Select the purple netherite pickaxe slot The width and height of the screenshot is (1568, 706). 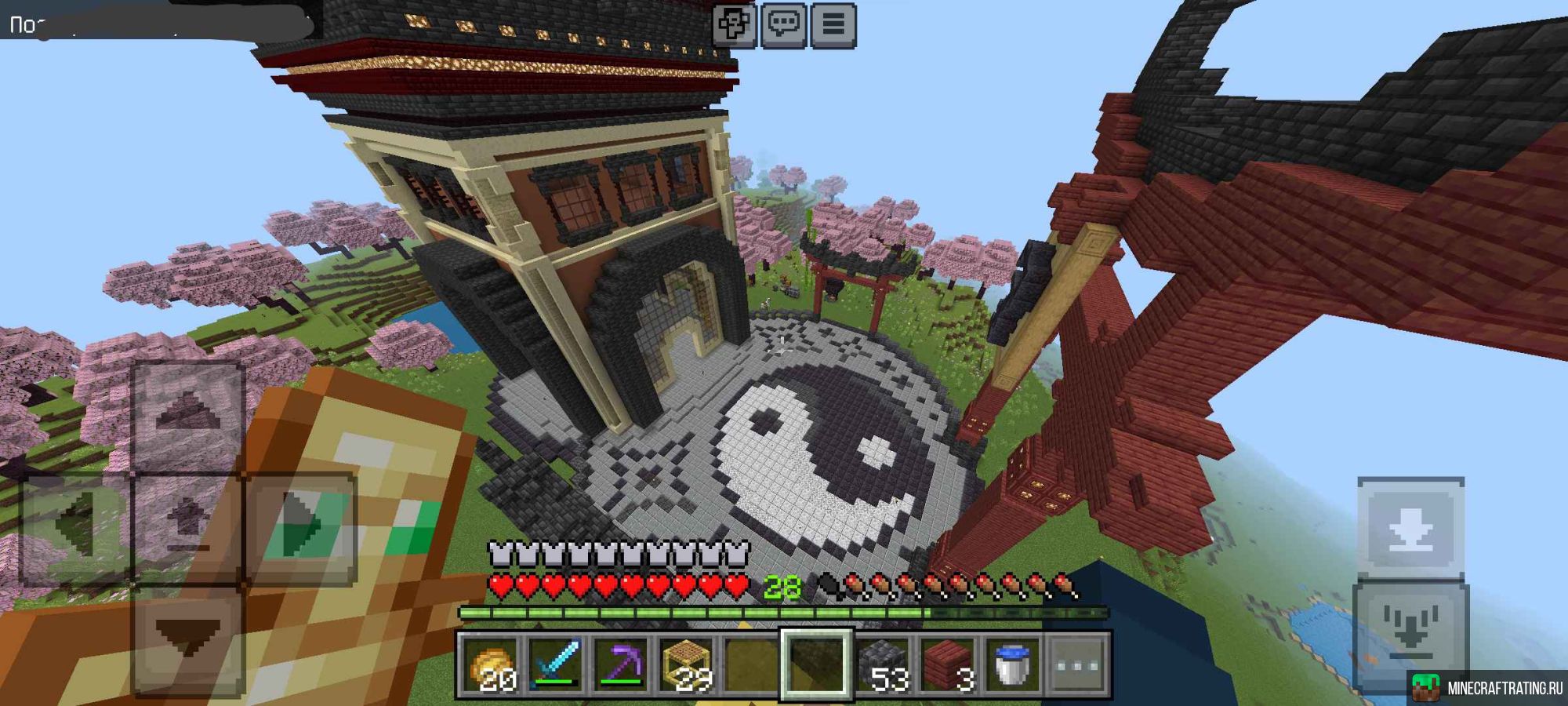click(x=620, y=664)
